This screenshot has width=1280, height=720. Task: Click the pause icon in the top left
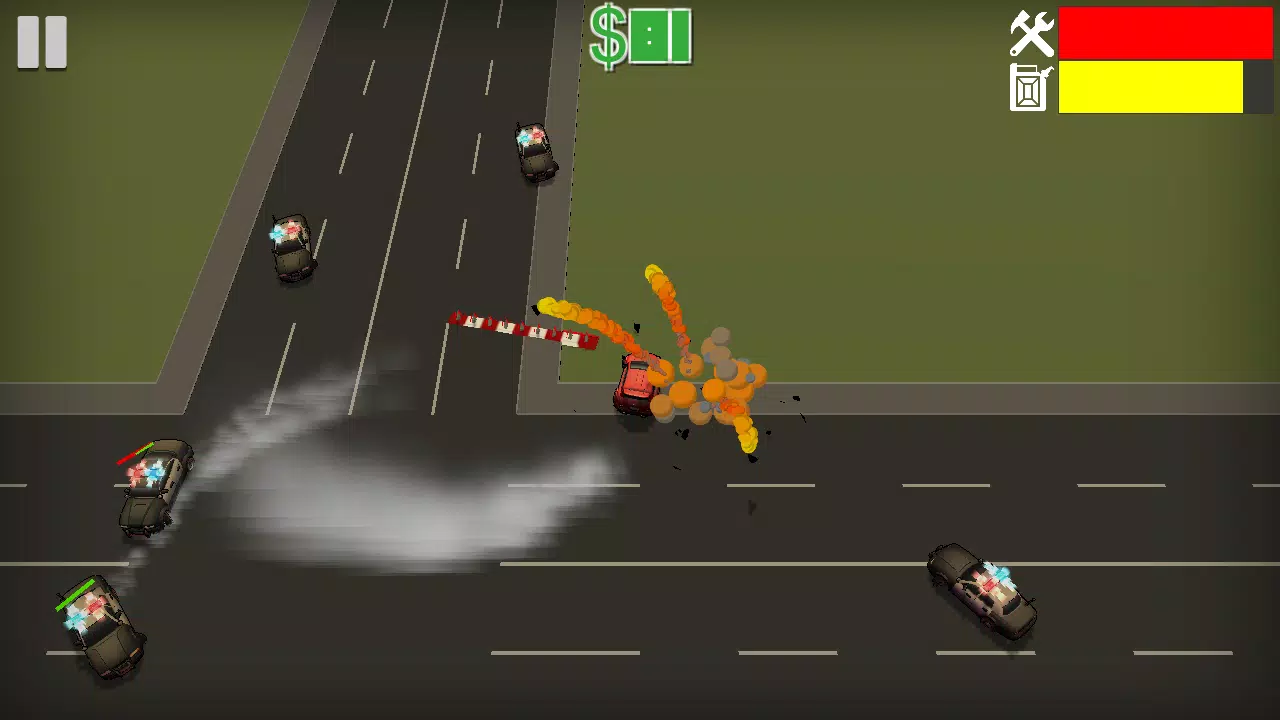tap(41, 41)
